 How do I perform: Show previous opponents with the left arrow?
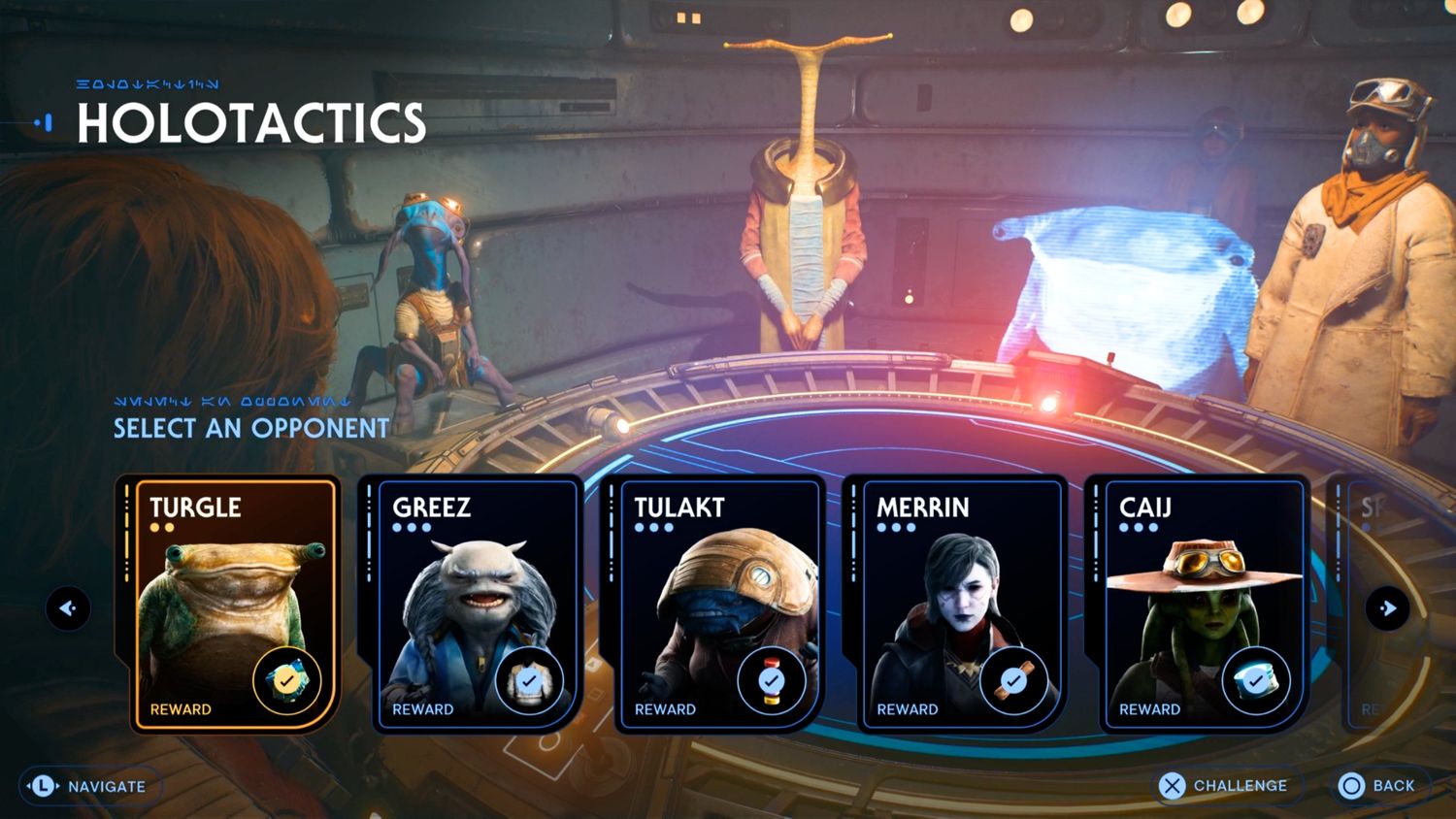[68, 608]
